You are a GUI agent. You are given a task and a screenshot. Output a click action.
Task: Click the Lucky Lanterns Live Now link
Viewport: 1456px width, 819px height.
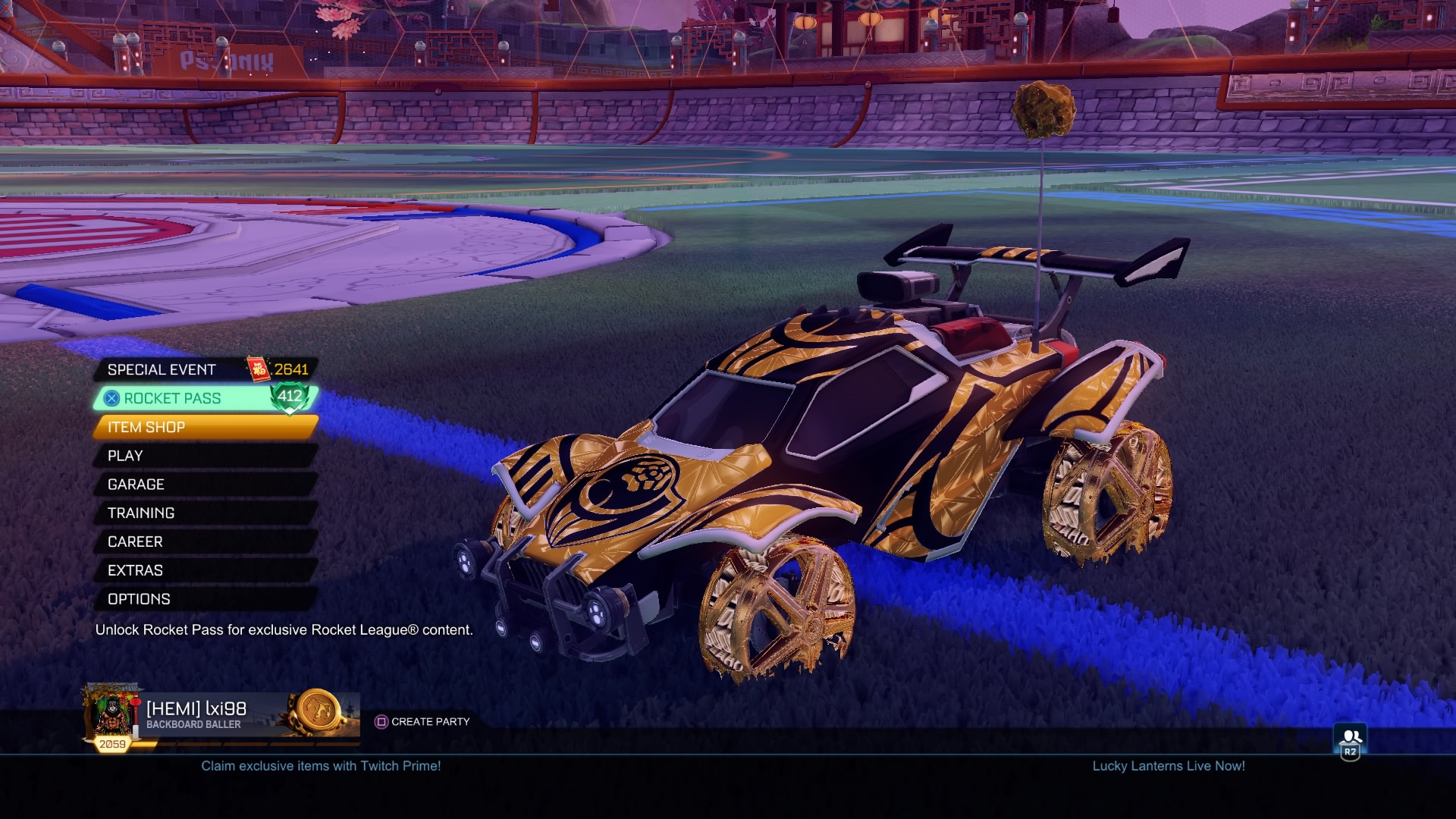(1169, 767)
